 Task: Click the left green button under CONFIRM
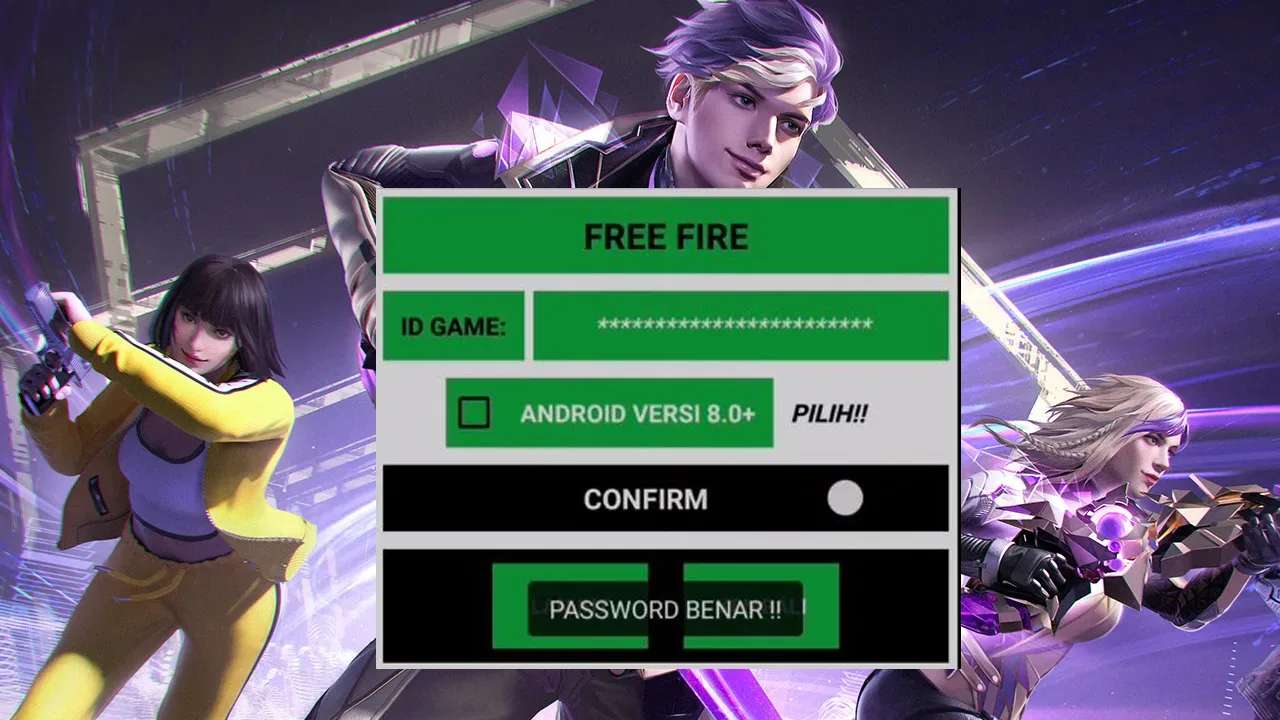pyautogui.click(x=570, y=605)
